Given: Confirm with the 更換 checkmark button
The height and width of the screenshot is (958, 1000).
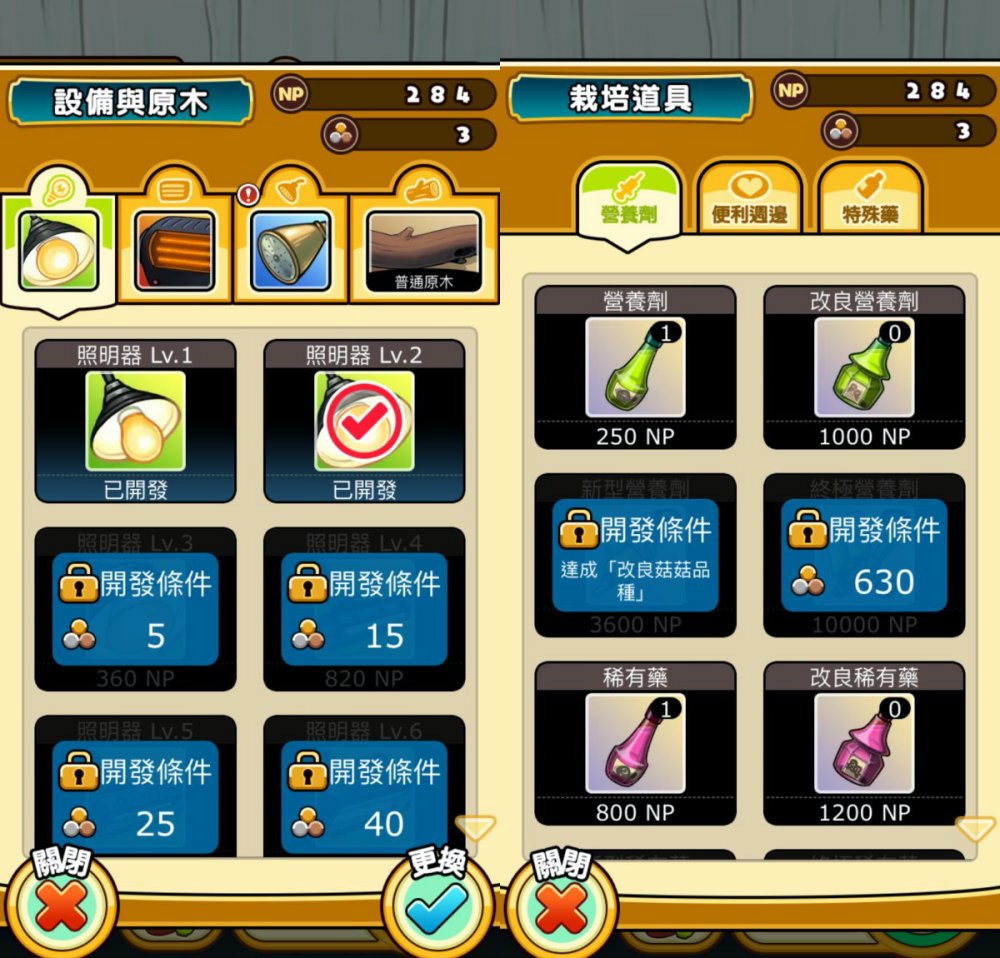Looking at the screenshot, I should click(437, 905).
